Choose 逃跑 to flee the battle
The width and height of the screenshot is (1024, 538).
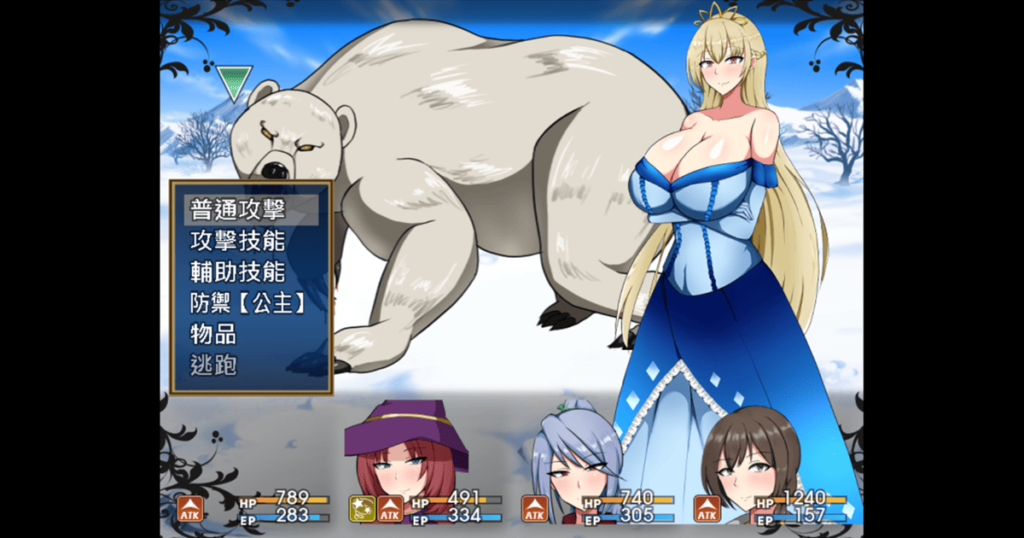pos(214,365)
